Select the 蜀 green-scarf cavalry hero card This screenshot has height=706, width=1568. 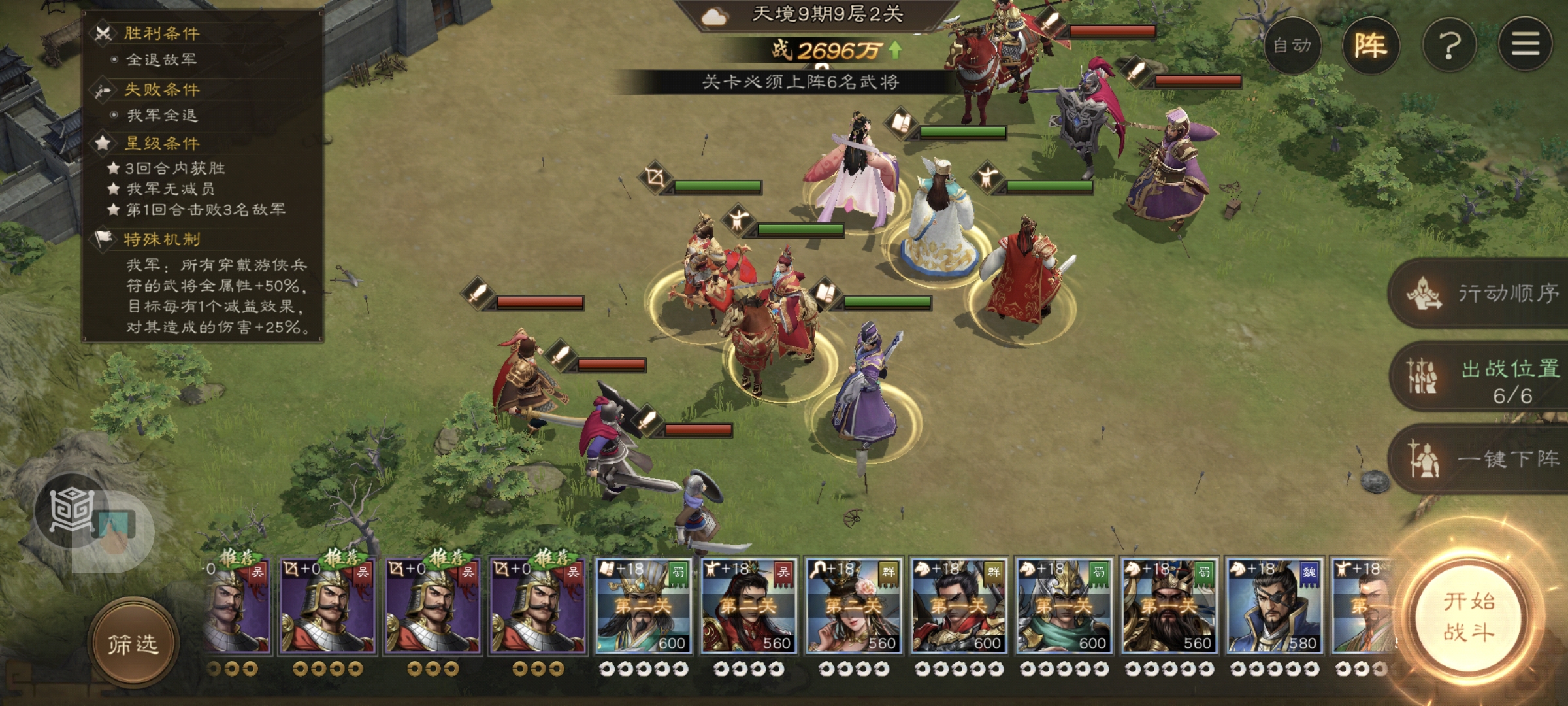(1064, 606)
